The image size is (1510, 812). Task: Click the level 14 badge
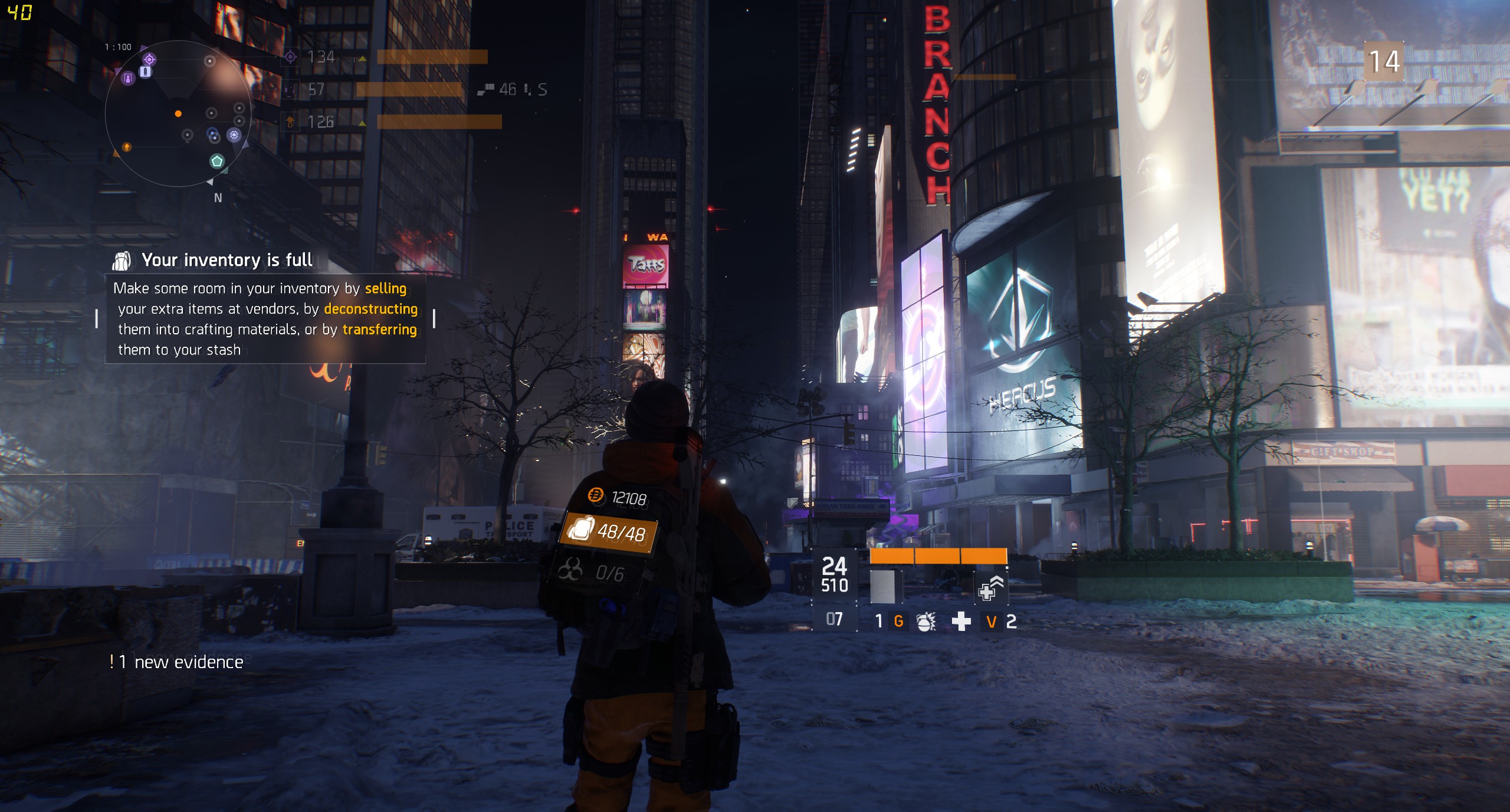pyautogui.click(x=1383, y=61)
